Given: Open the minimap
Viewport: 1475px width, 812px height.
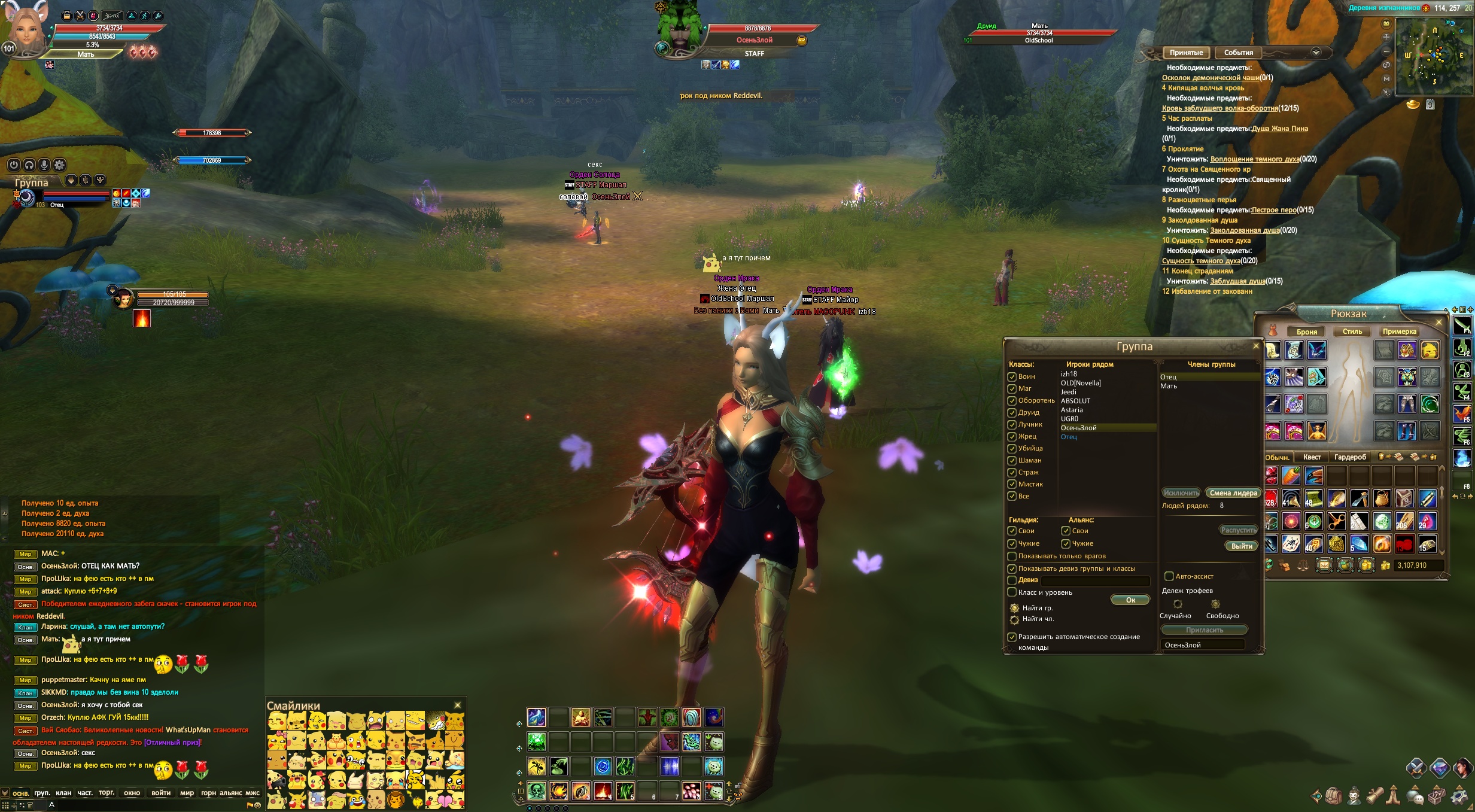Looking at the screenshot, I should pyautogui.click(x=1434, y=57).
